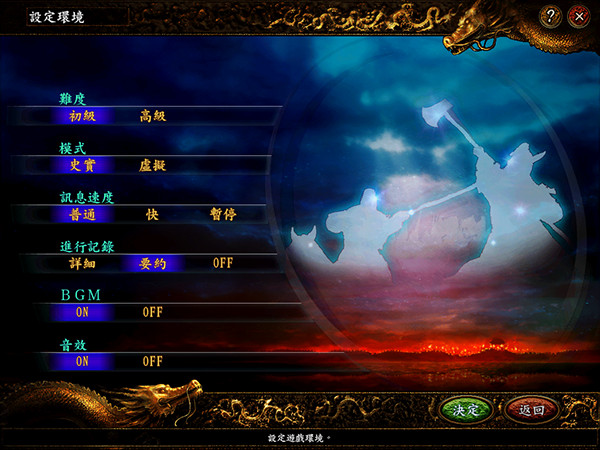Turn progress record OFF
Viewport: 600px width, 450px height.
[x=223, y=263]
